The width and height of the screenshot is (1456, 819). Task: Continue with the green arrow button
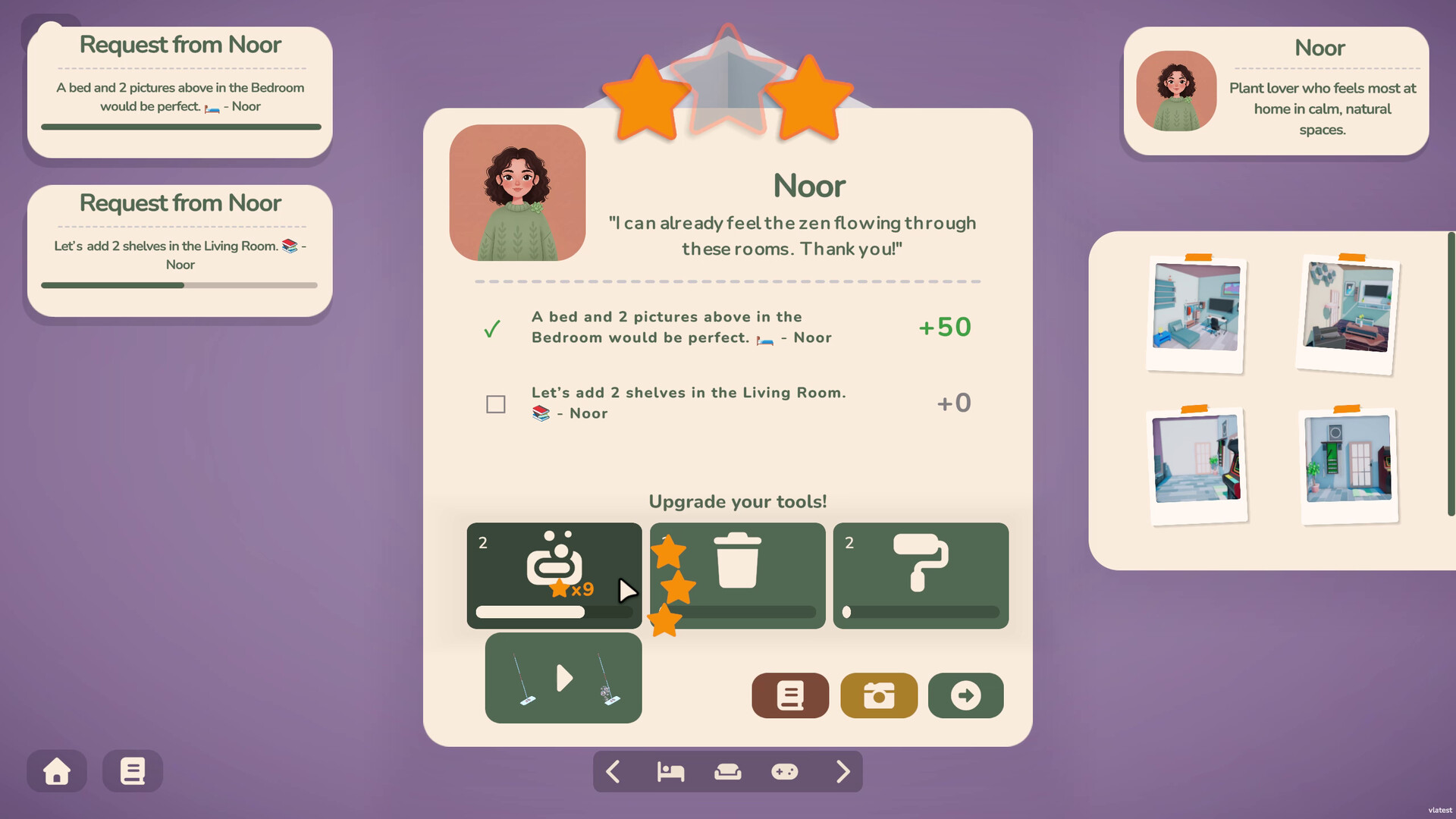(965, 695)
